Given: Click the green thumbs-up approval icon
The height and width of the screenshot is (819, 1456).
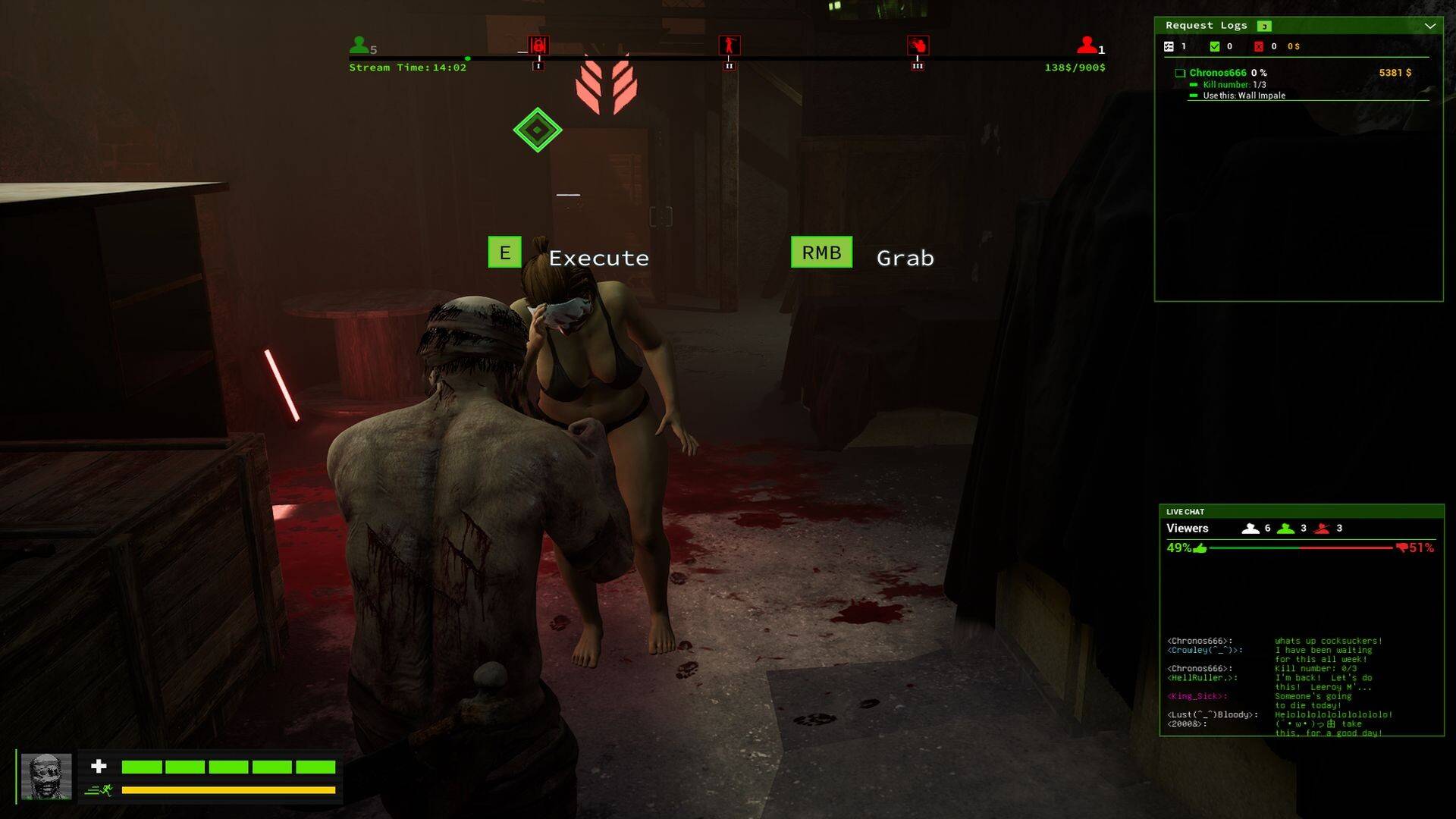Looking at the screenshot, I should click(x=1200, y=548).
